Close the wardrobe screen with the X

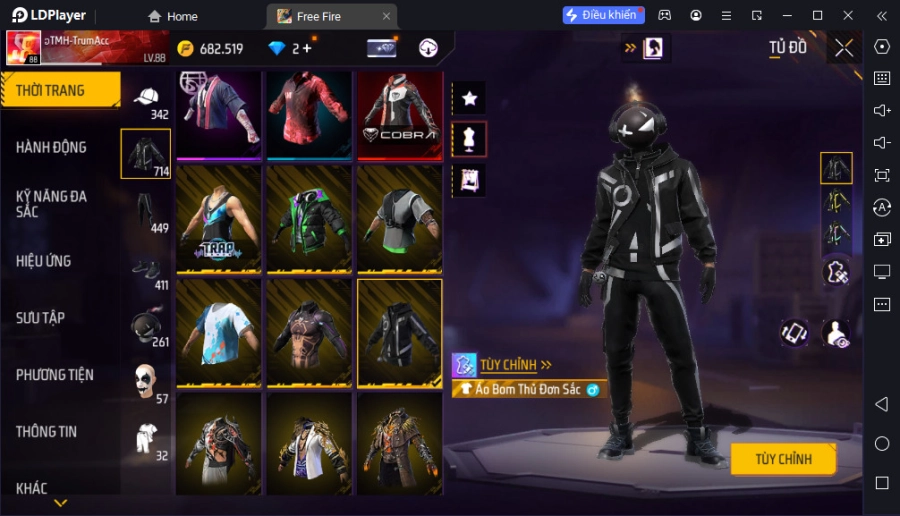[844, 48]
